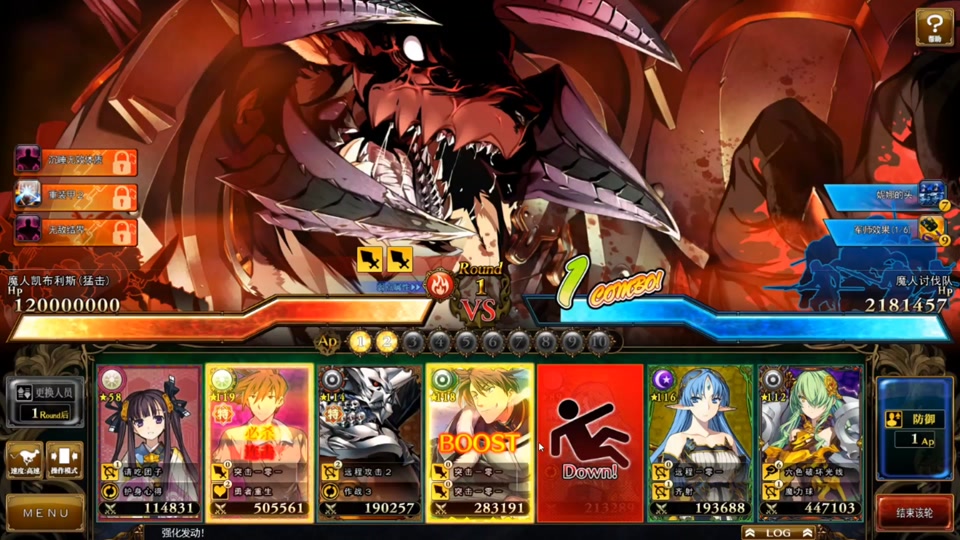Open the swap members (更换人员) button

(x=46, y=400)
